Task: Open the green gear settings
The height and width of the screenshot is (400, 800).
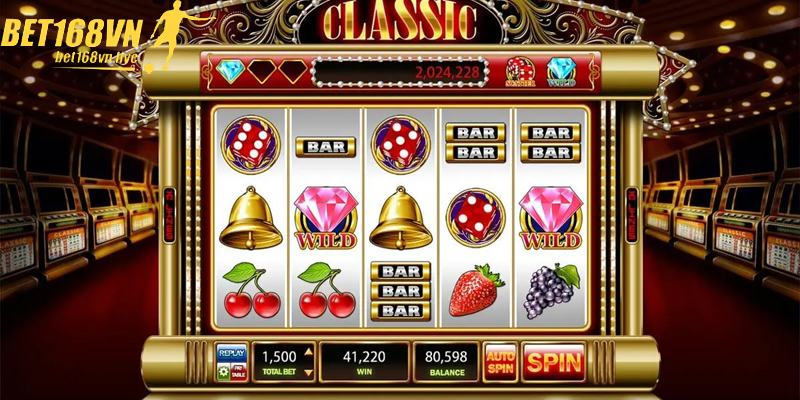Action: (x=223, y=372)
